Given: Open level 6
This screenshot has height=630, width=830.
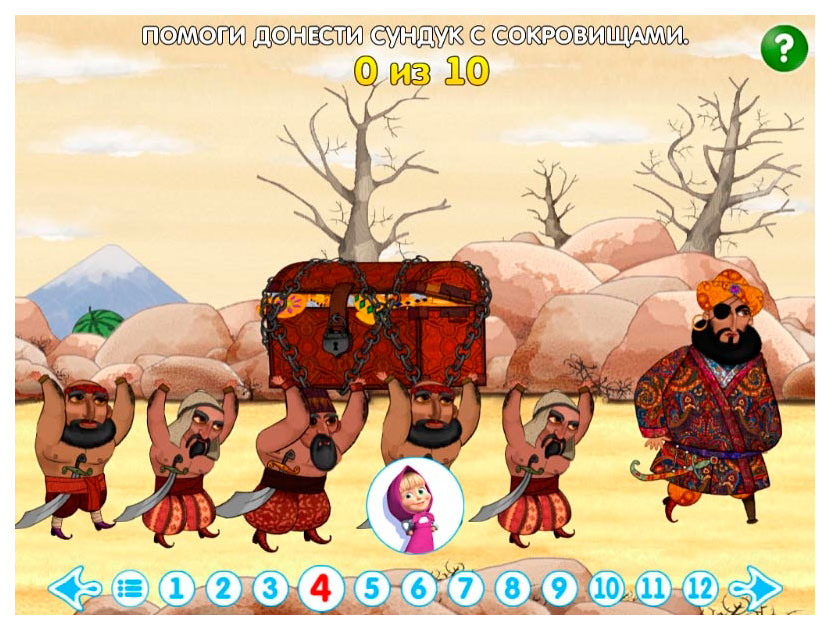Looking at the screenshot, I should coord(419,588).
